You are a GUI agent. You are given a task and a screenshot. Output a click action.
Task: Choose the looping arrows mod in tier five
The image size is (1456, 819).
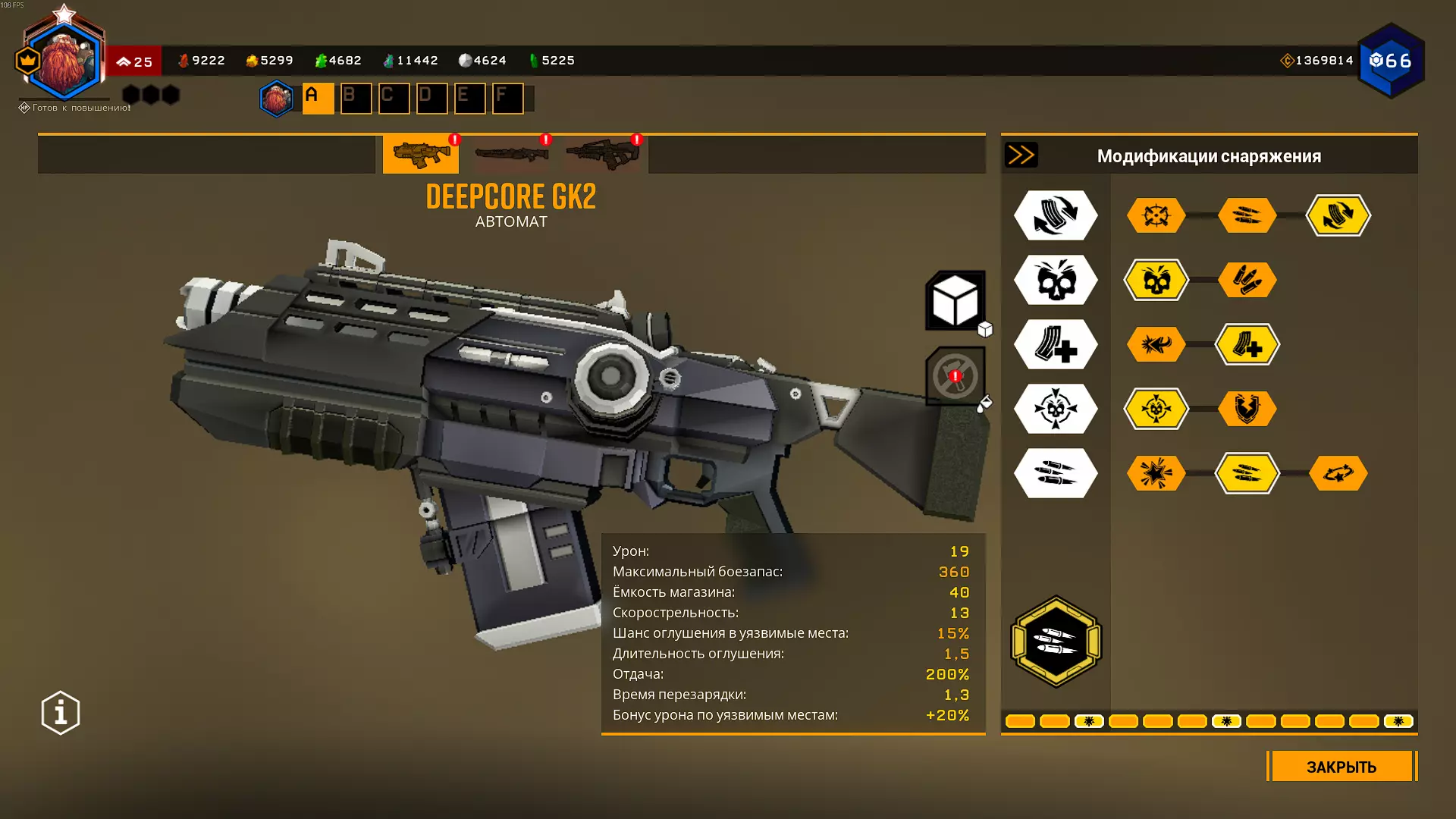pyautogui.click(x=1338, y=474)
